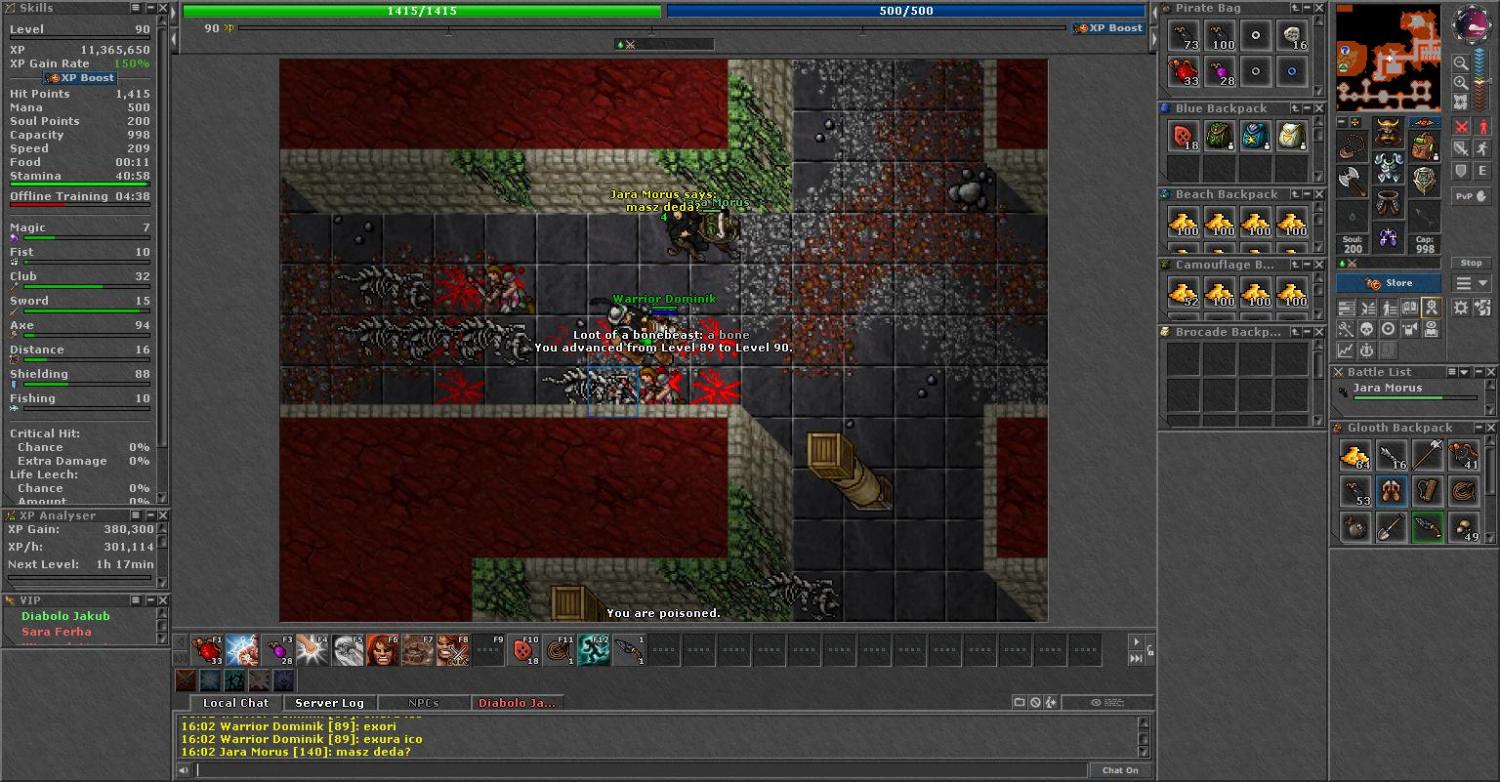Click the equipped horned helmet slot
The image size is (1500, 782).
(x=1387, y=133)
